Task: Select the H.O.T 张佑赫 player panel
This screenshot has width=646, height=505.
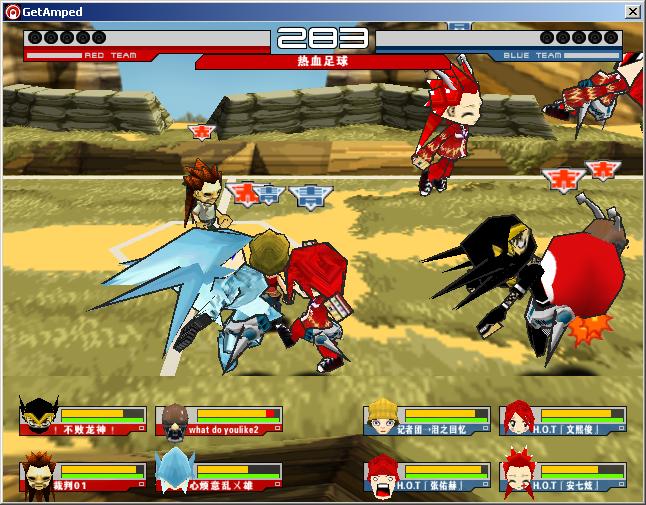Action: (427, 477)
